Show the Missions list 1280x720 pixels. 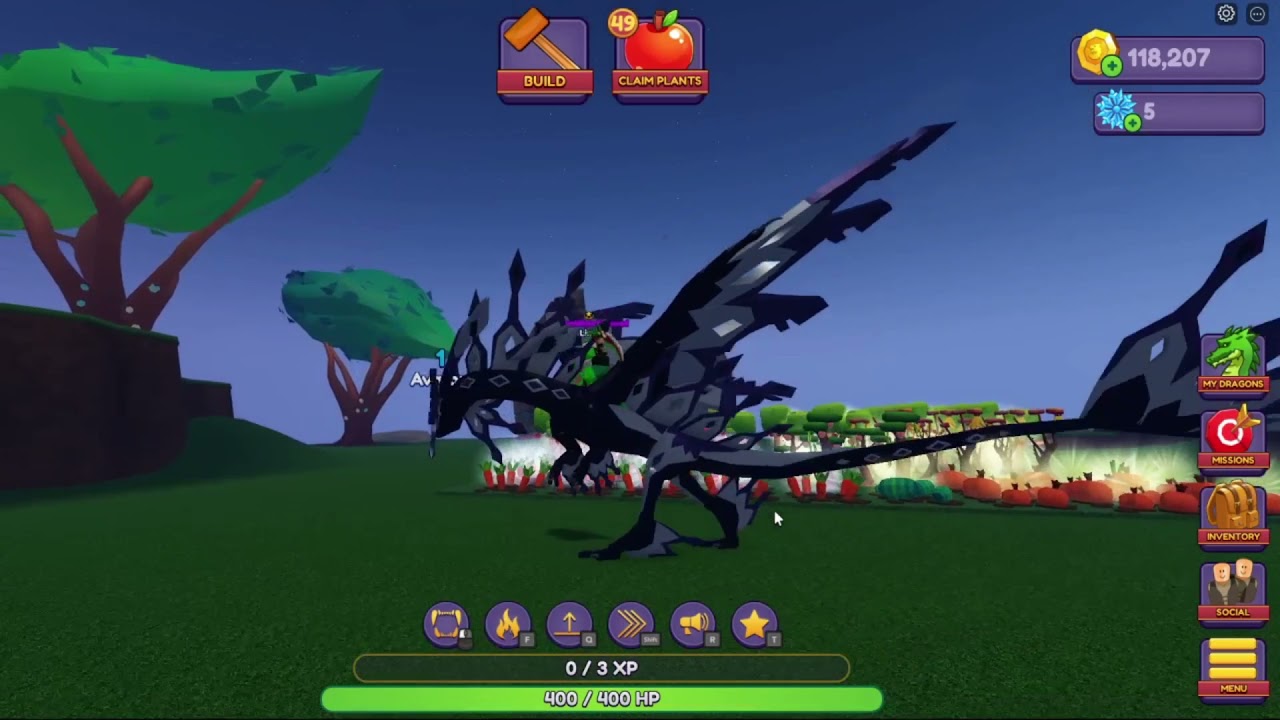pyautogui.click(x=1232, y=437)
